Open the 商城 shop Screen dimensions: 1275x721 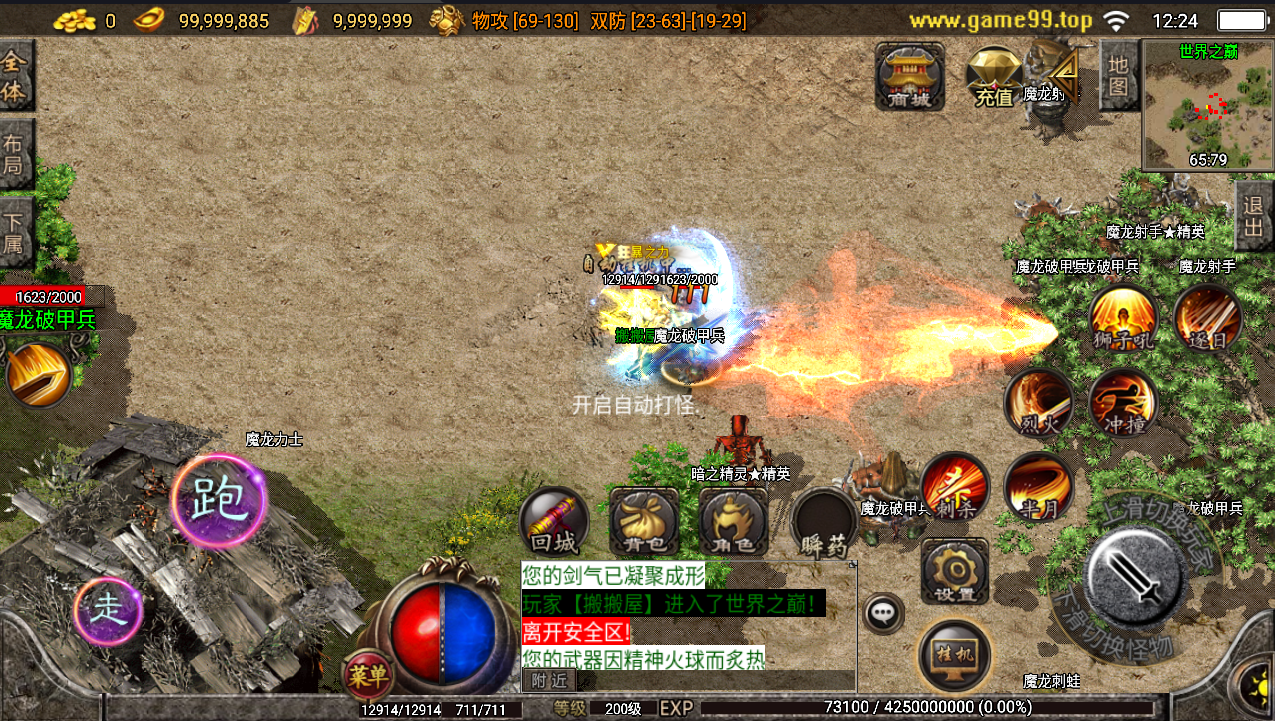(909, 76)
